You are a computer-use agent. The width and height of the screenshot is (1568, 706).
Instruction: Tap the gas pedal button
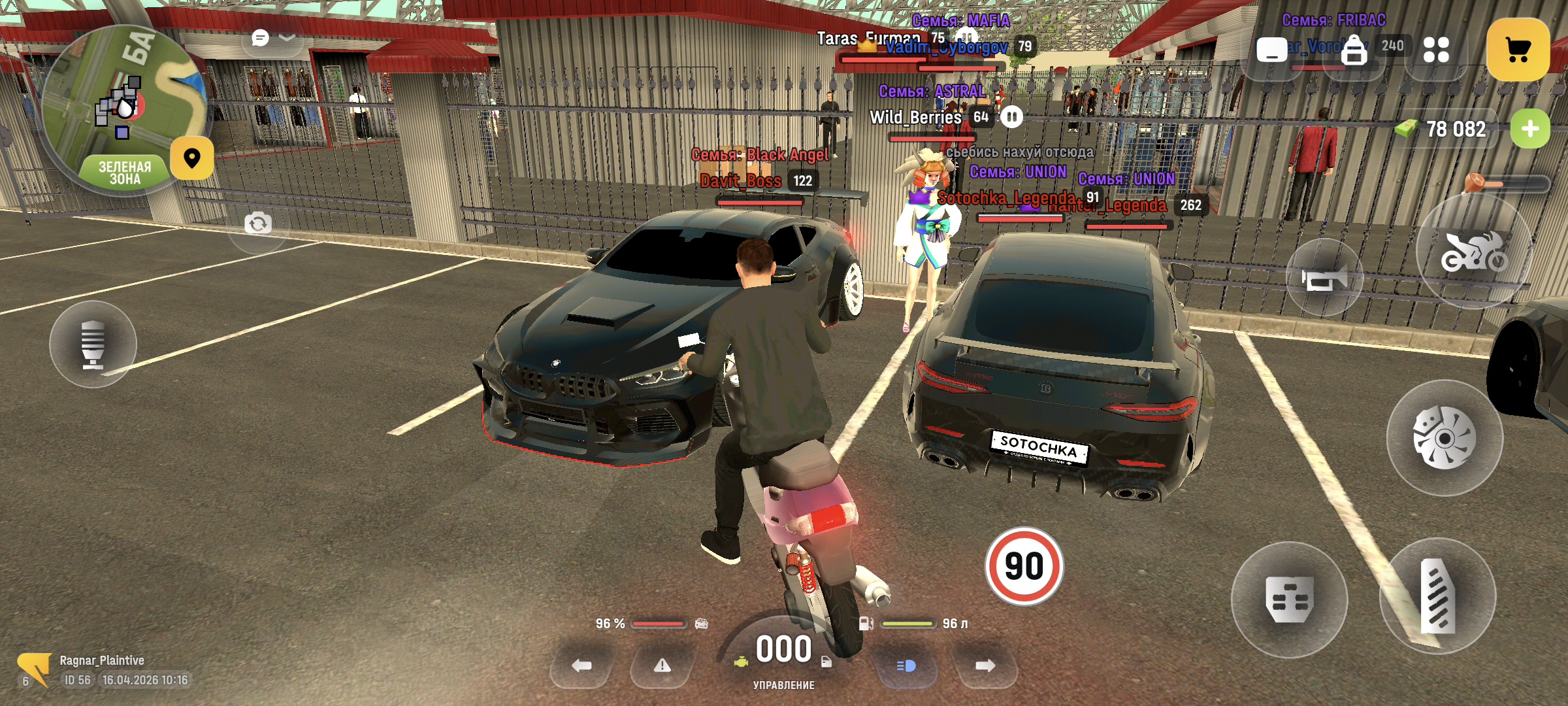[x=1438, y=596]
